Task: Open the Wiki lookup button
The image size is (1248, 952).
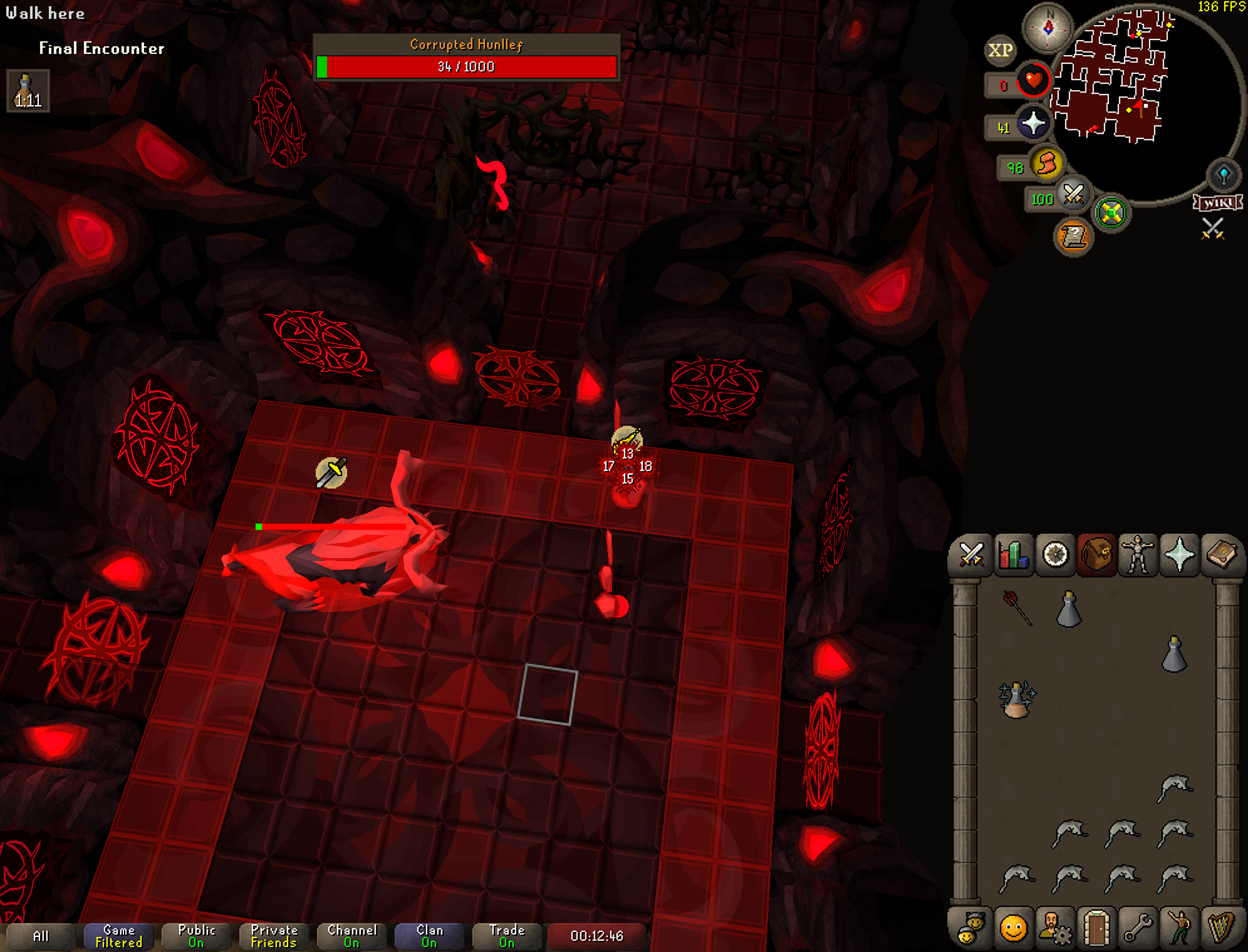Action: (x=1217, y=202)
